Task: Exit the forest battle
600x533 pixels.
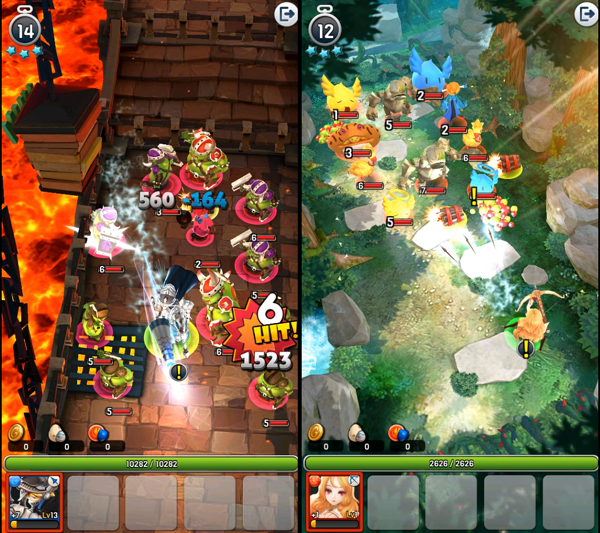Action: coord(585,14)
